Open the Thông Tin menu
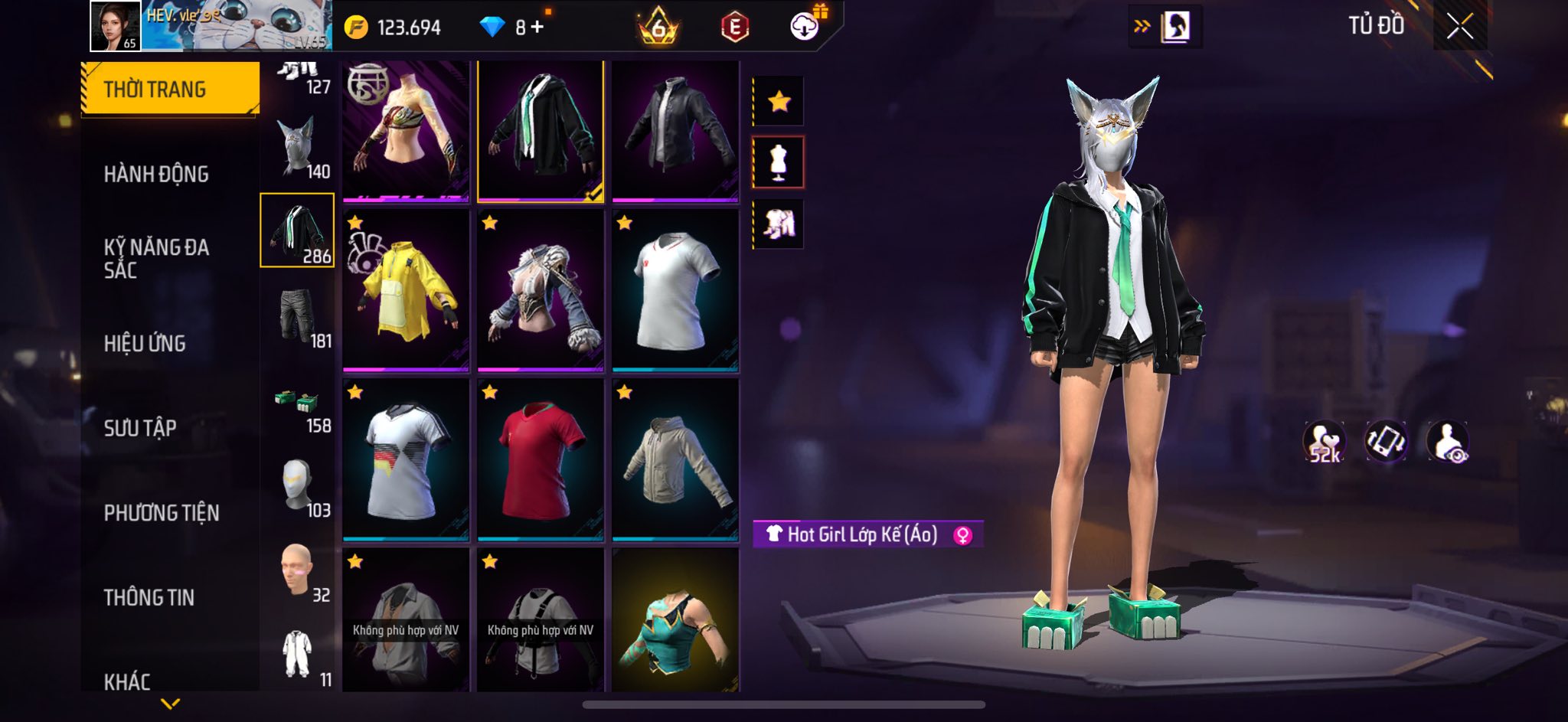Image resolution: width=1568 pixels, height=722 pixels. point(149,597)
